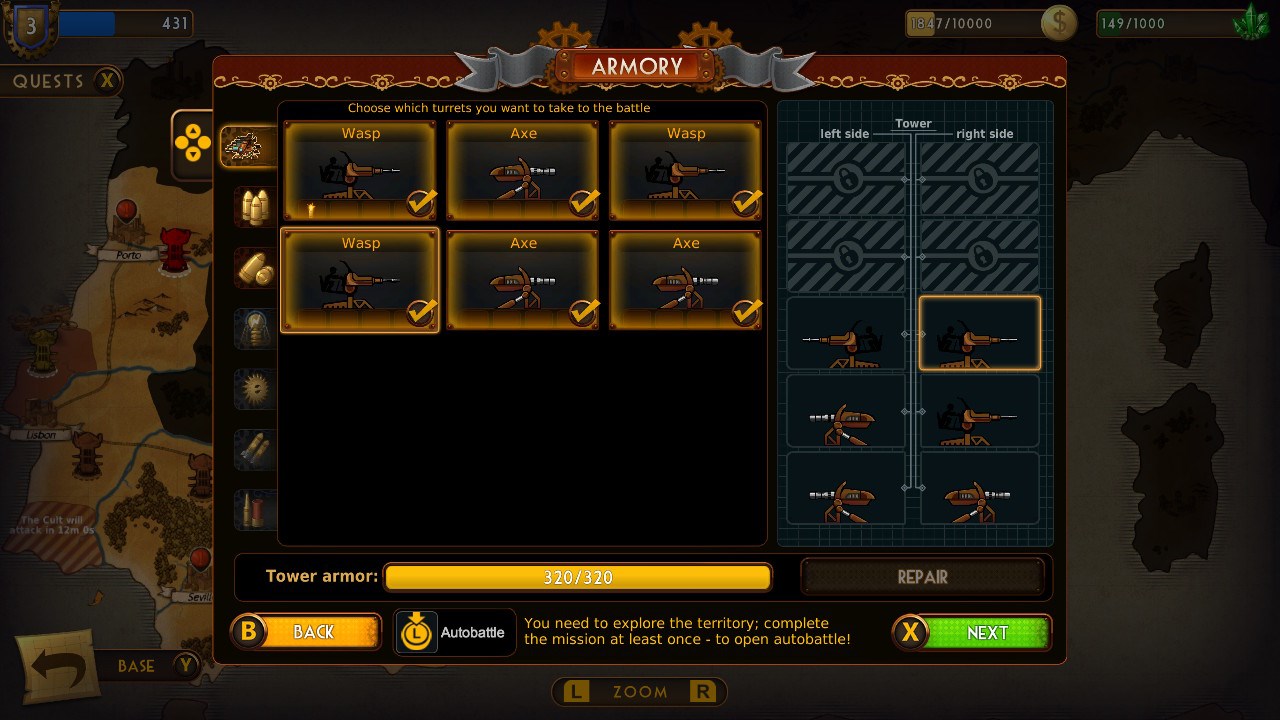Open the single bullet with casings tab
1280x720 pixels.
pyautogui.click(x=254, y=268)
